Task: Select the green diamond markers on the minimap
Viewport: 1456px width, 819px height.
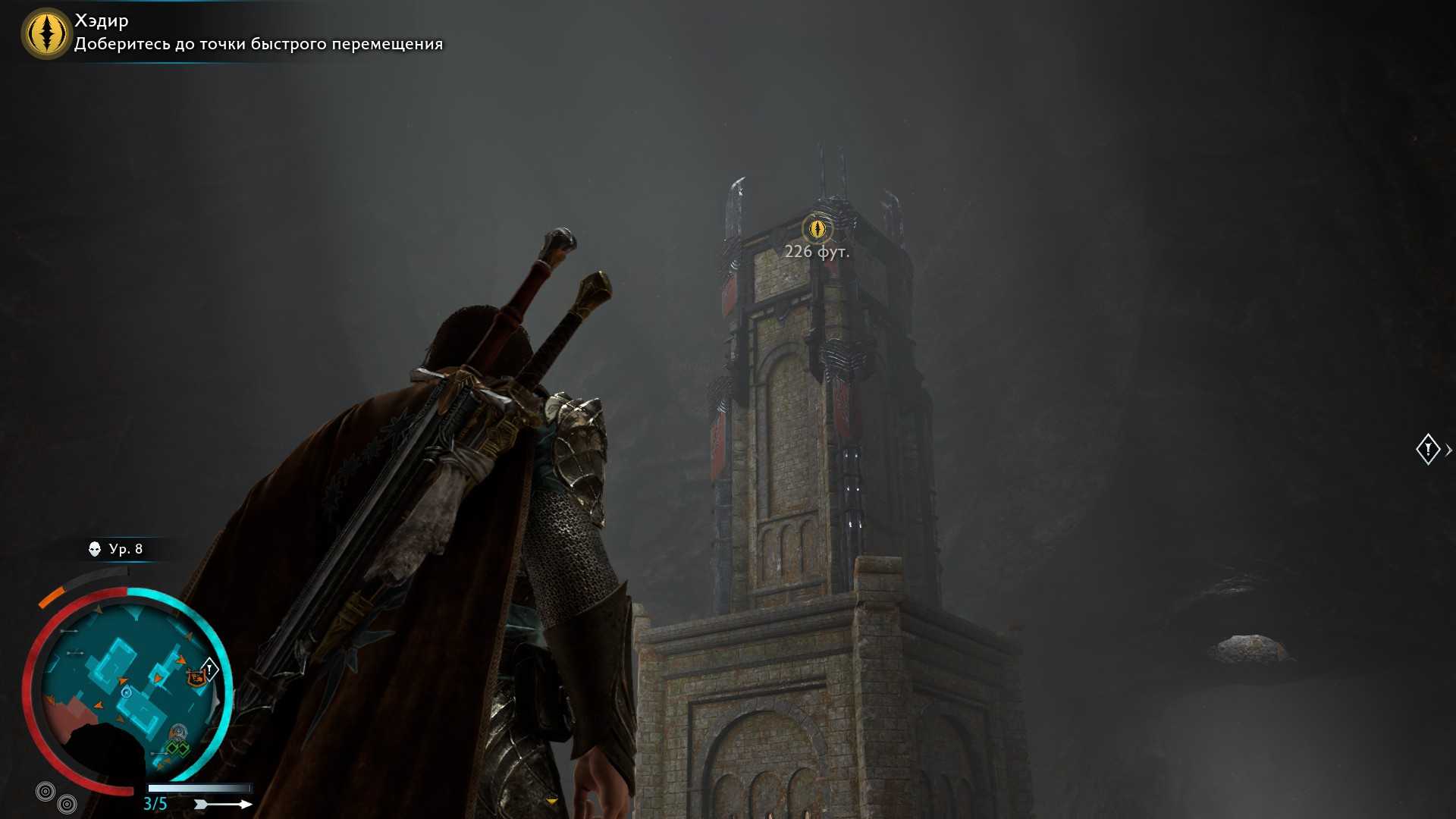Action: pyautogui.click(x=177, y=749)
